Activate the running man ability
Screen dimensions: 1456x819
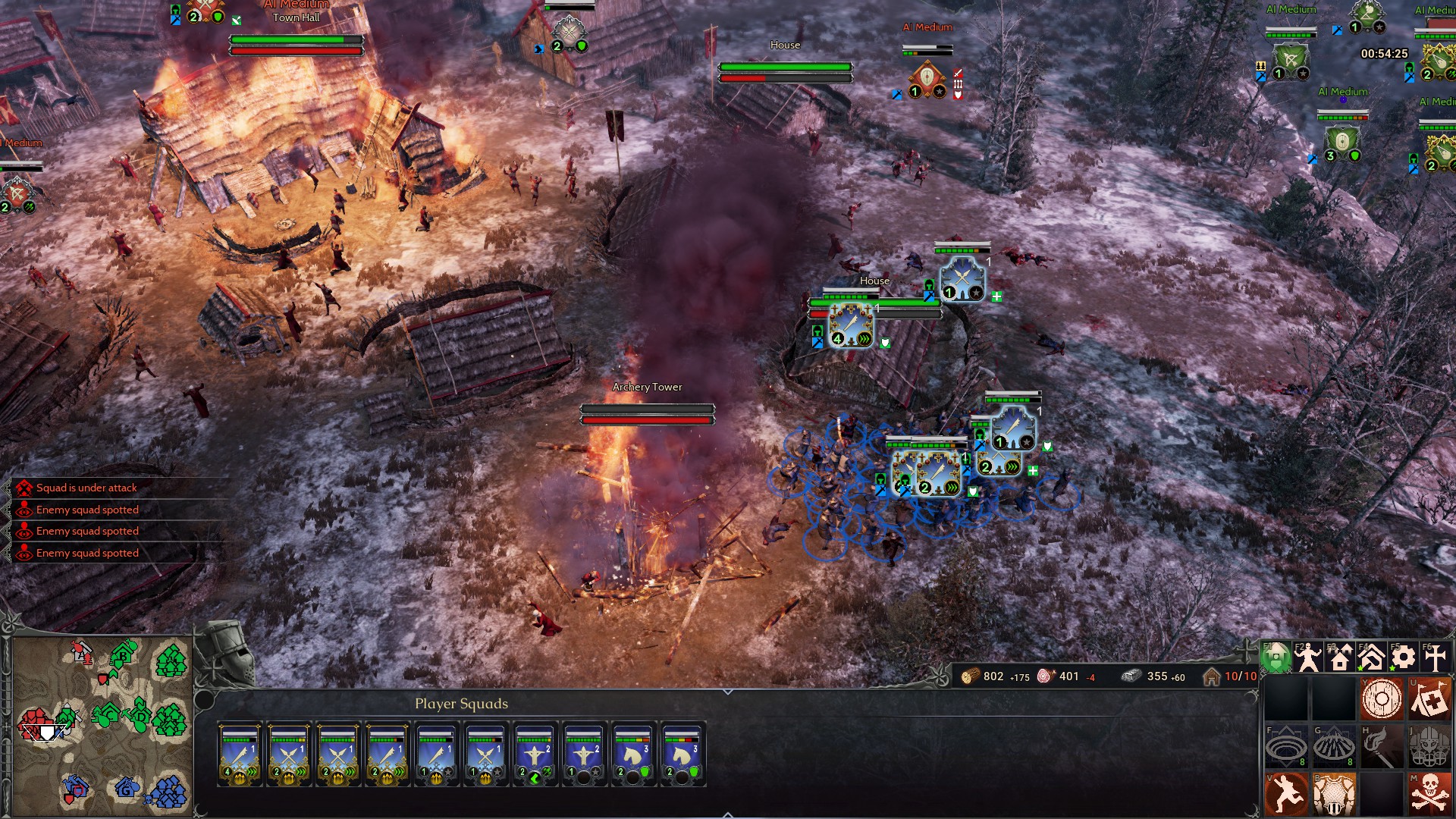pos(1286,794)
